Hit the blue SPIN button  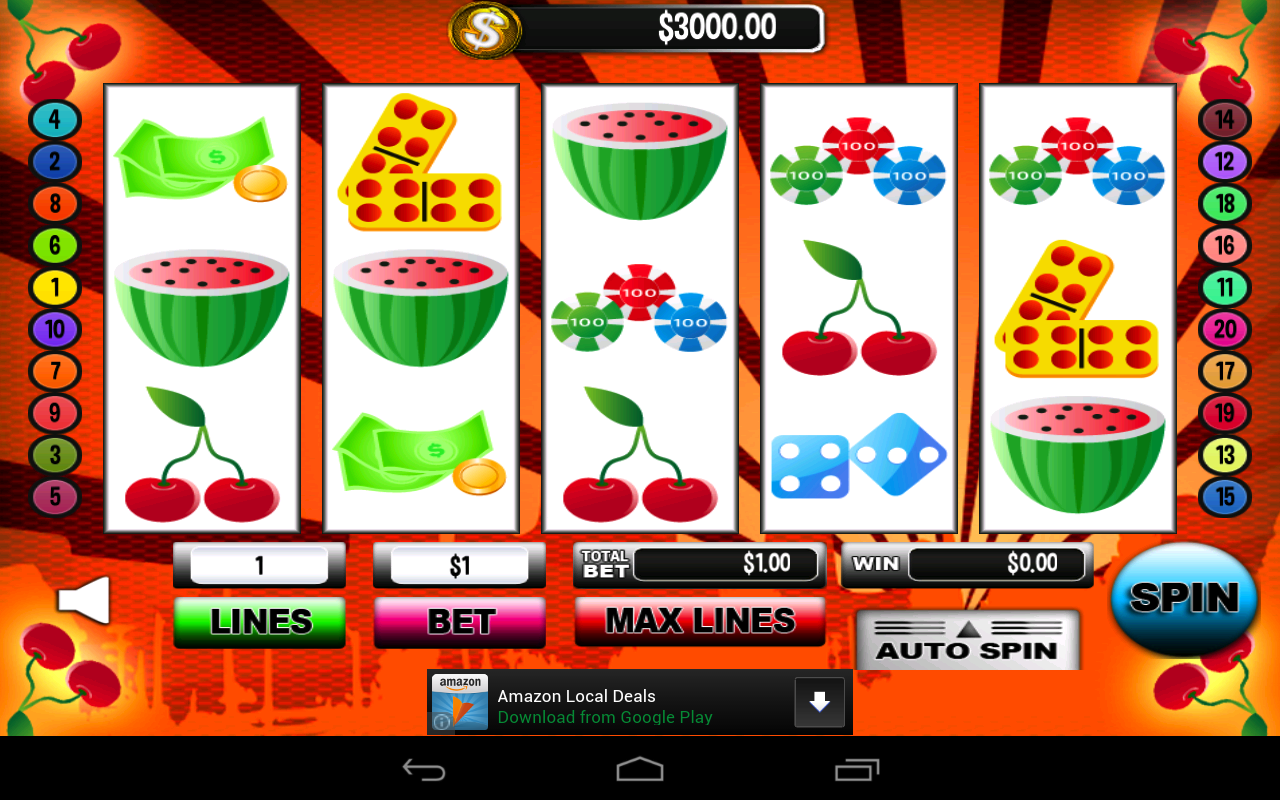tap(1184, 598)
